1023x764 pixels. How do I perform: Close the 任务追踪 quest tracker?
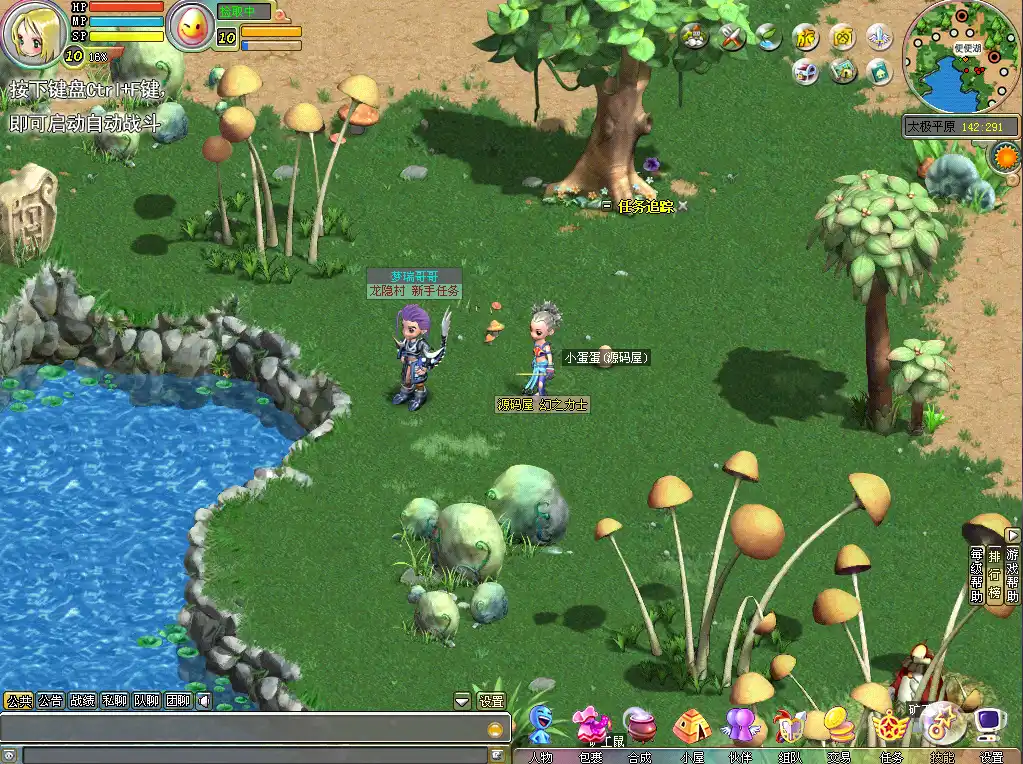pyautogui.click(x=683, y=206)
